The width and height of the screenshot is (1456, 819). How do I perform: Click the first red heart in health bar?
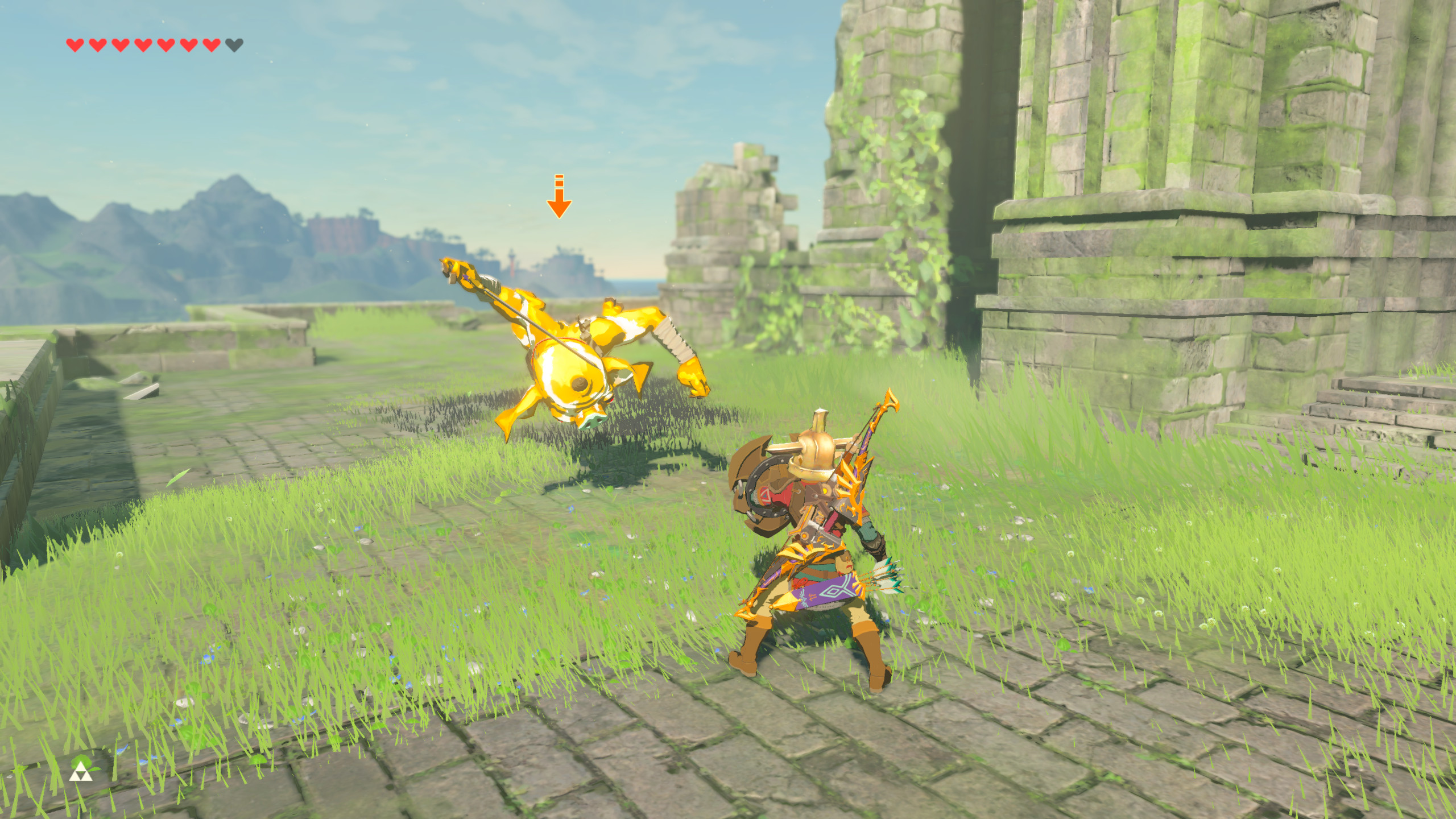75,44
